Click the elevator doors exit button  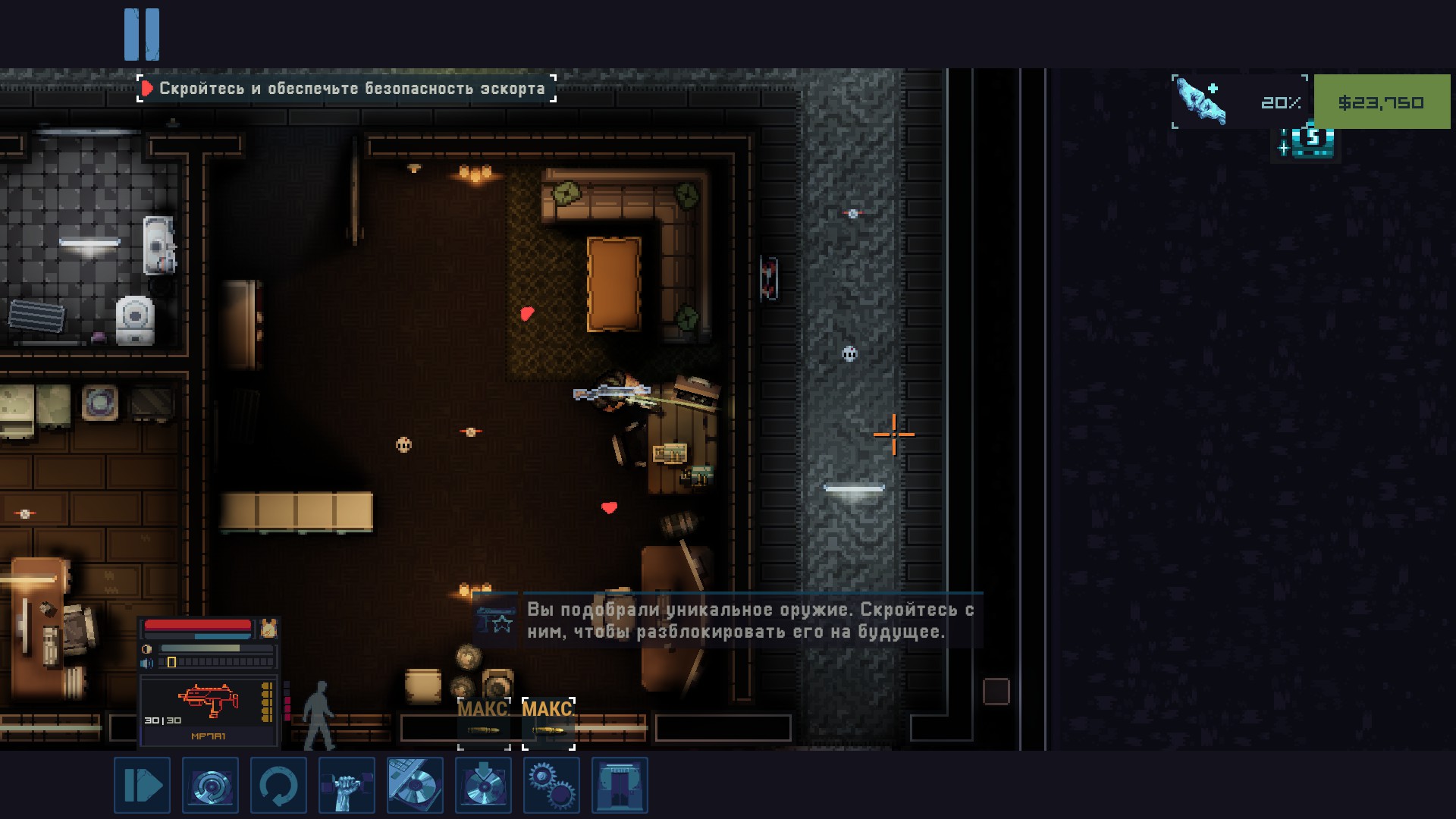(620, 785)
